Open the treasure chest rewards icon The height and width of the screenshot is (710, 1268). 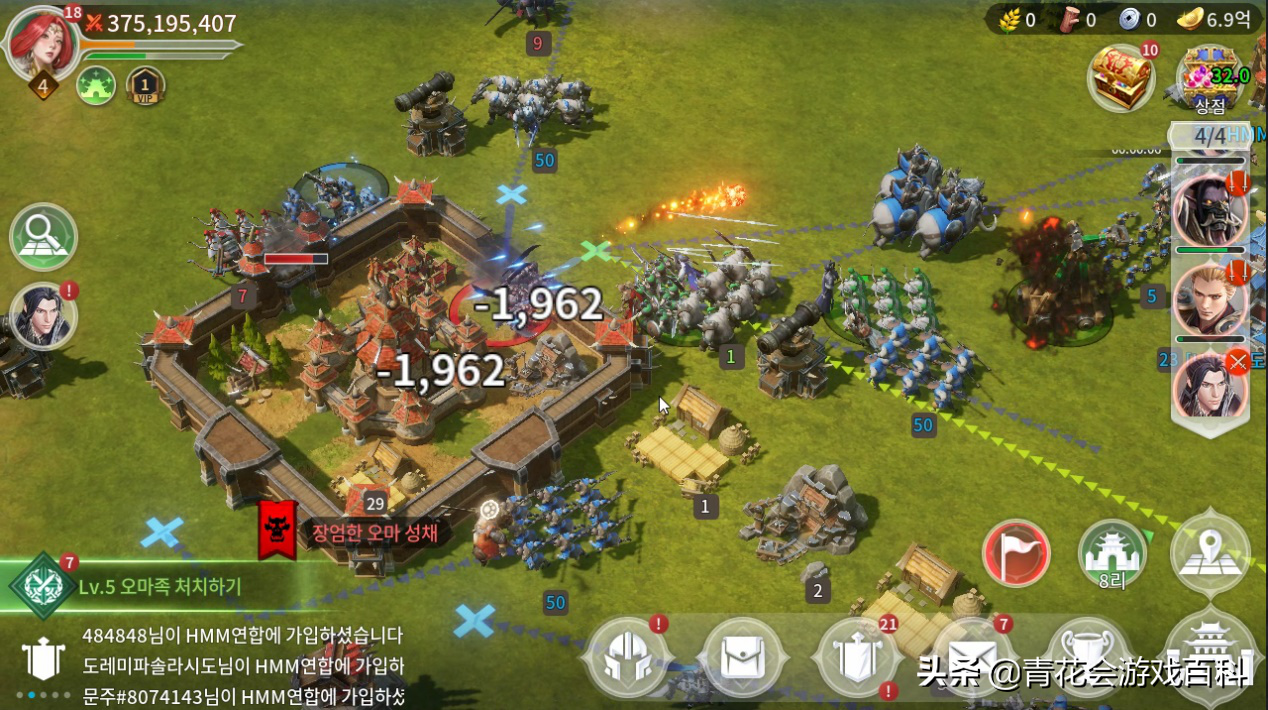1121,77
